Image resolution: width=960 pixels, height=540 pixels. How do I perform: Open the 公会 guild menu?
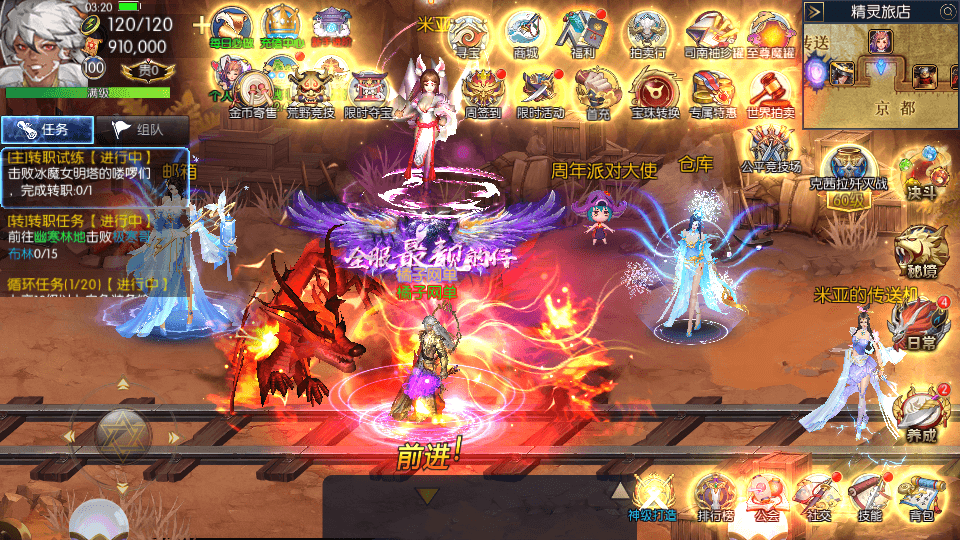click(766, 497)
